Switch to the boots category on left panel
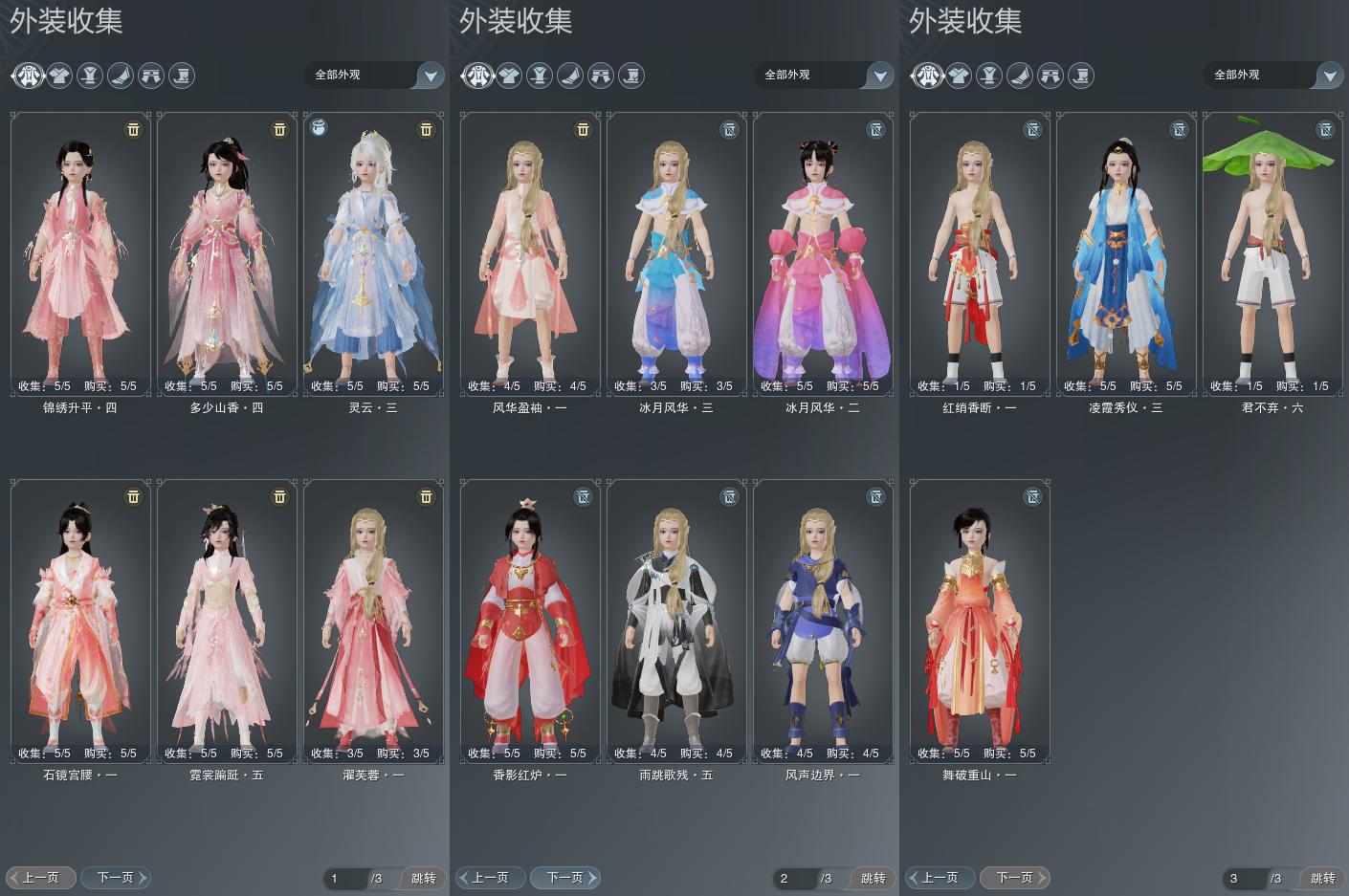 pyautogui.click(x=182, y=76)
